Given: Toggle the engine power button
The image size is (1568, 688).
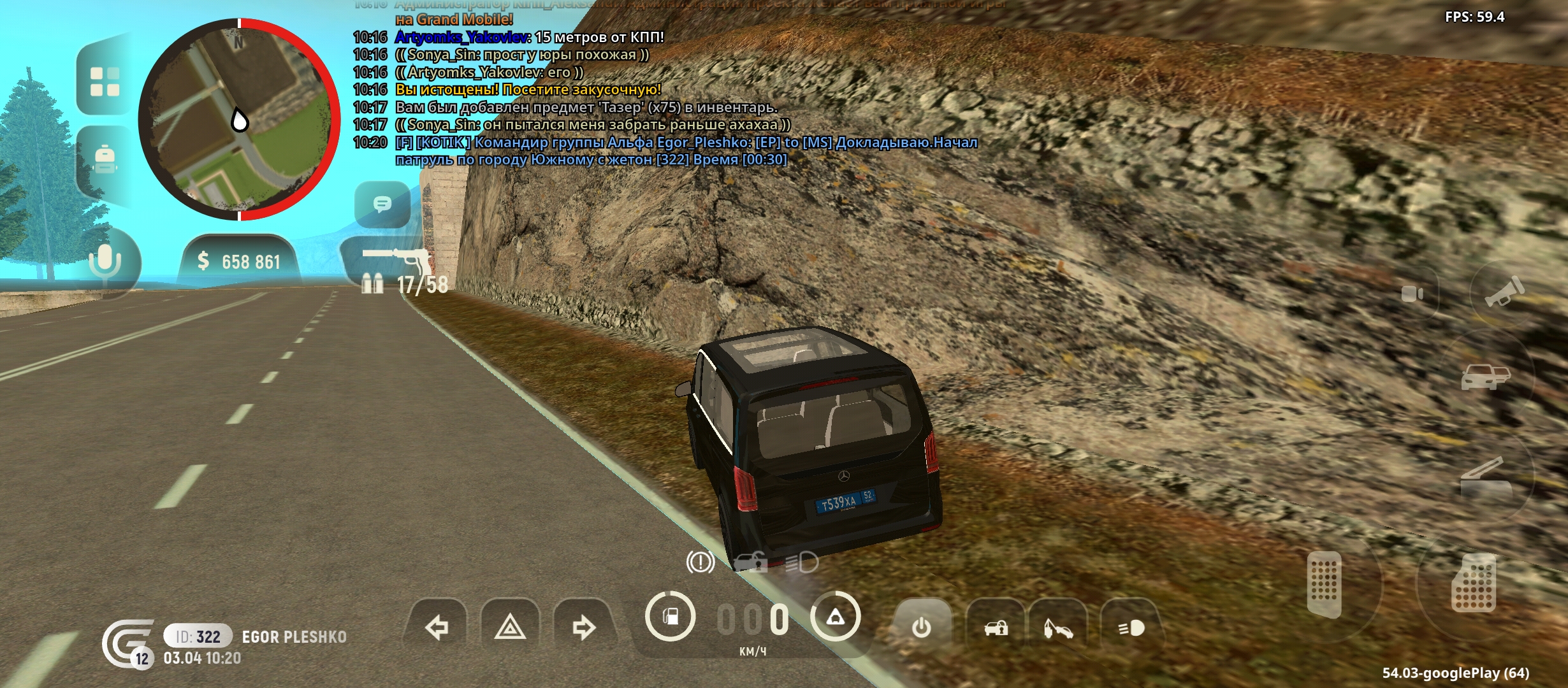Looking at the screenshot, I should point(922,628).
